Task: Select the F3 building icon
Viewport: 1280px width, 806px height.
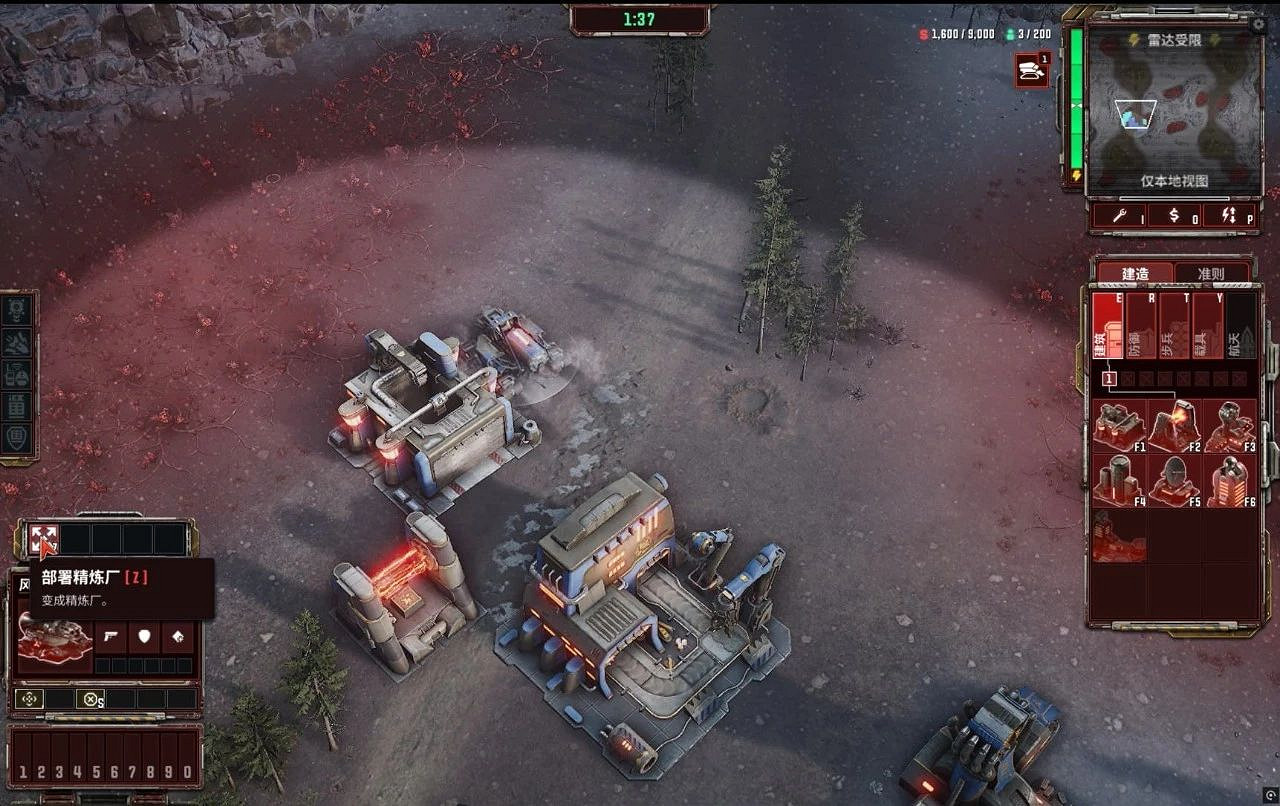Action: pos(1229,426)
